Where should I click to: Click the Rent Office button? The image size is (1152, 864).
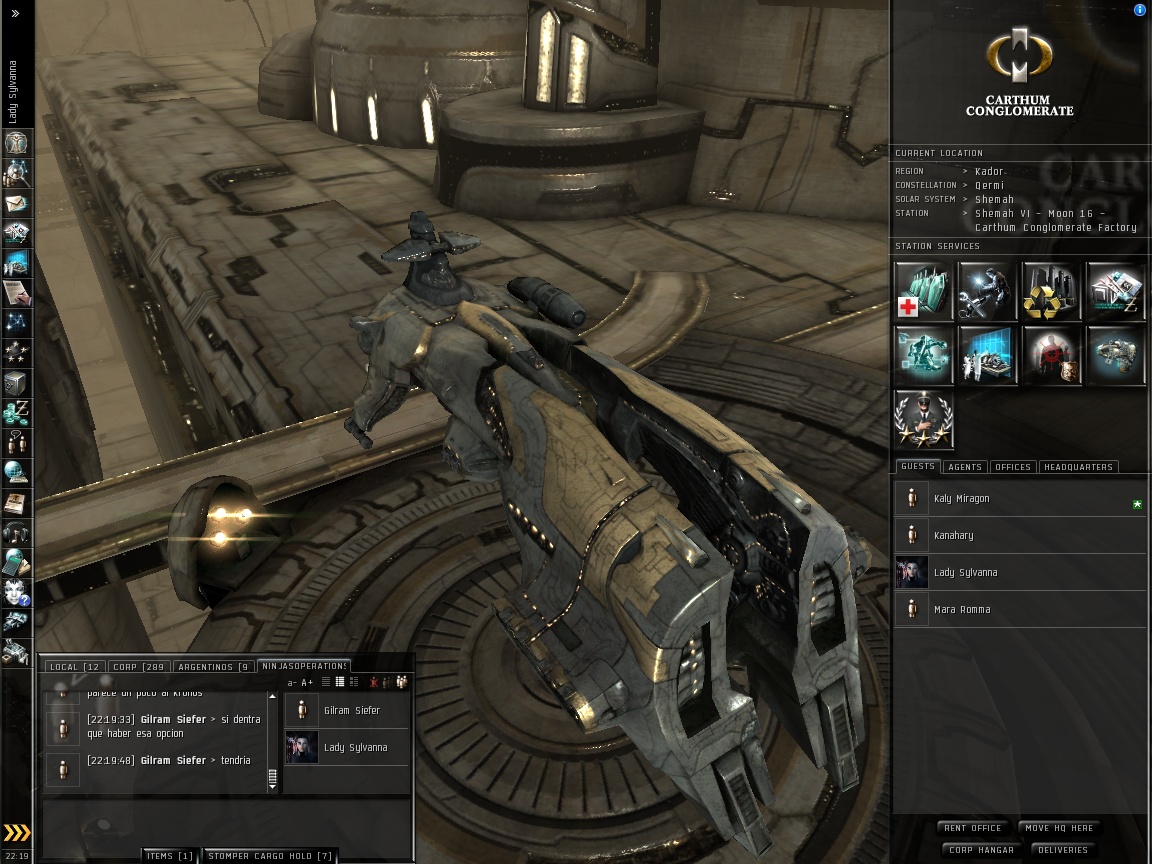[x=972, y=828]
